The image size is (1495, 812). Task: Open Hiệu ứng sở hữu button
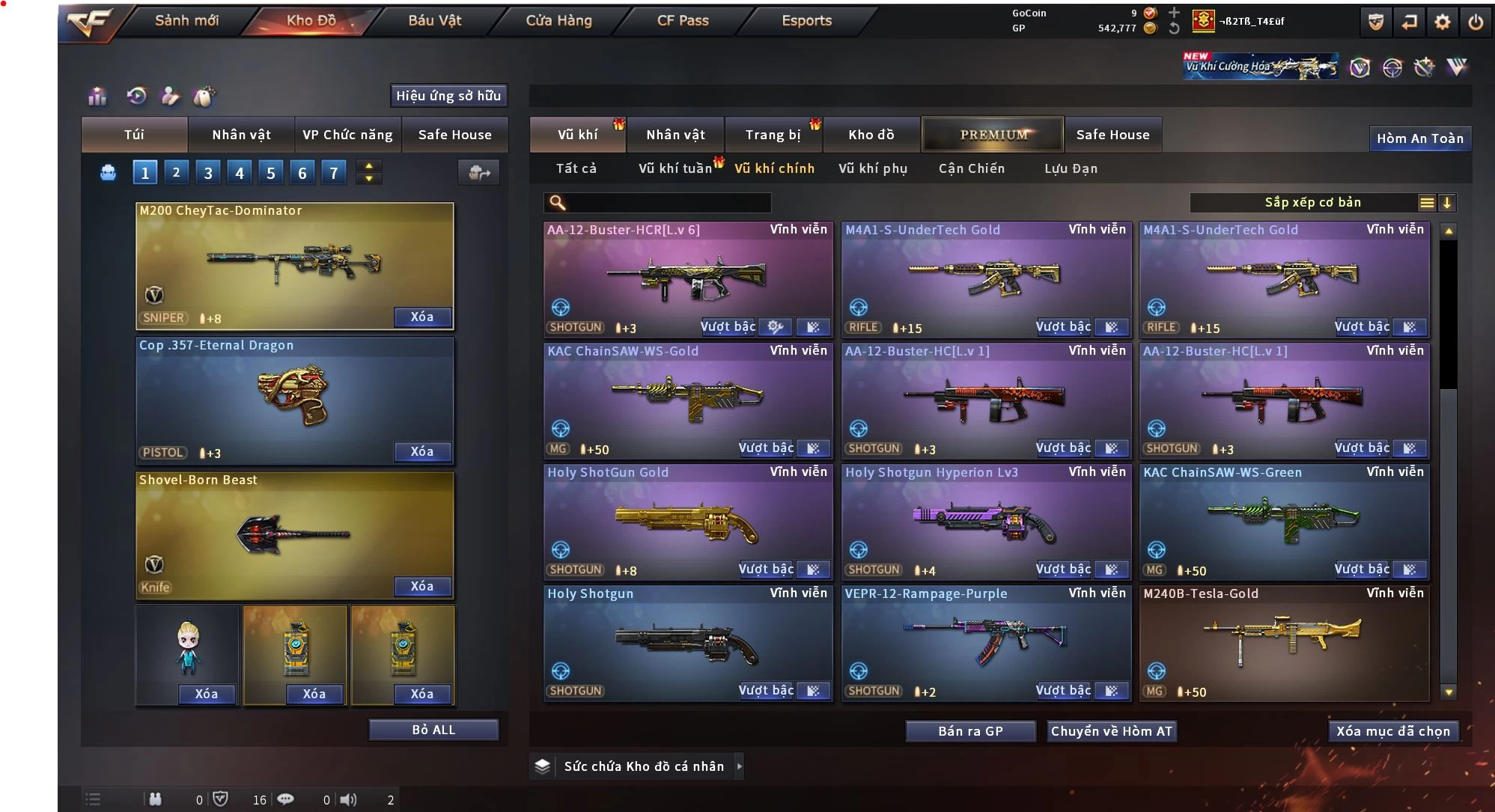[448, 96]
